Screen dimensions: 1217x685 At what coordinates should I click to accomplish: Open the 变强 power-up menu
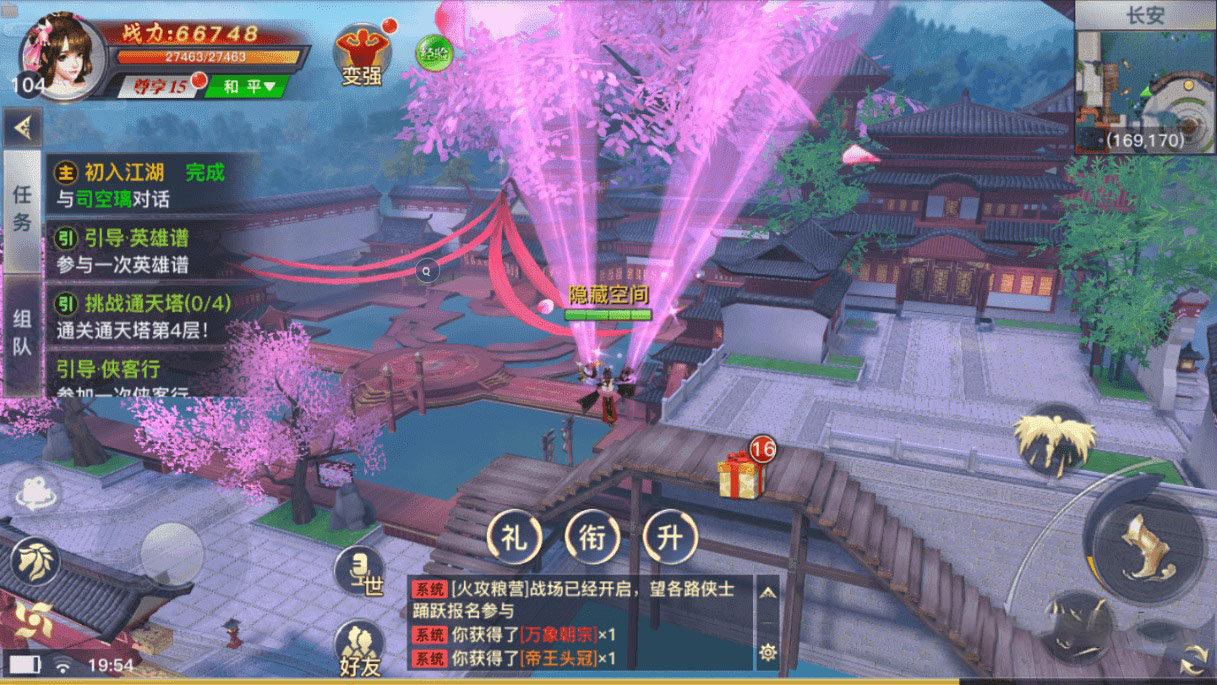point(361,55)
